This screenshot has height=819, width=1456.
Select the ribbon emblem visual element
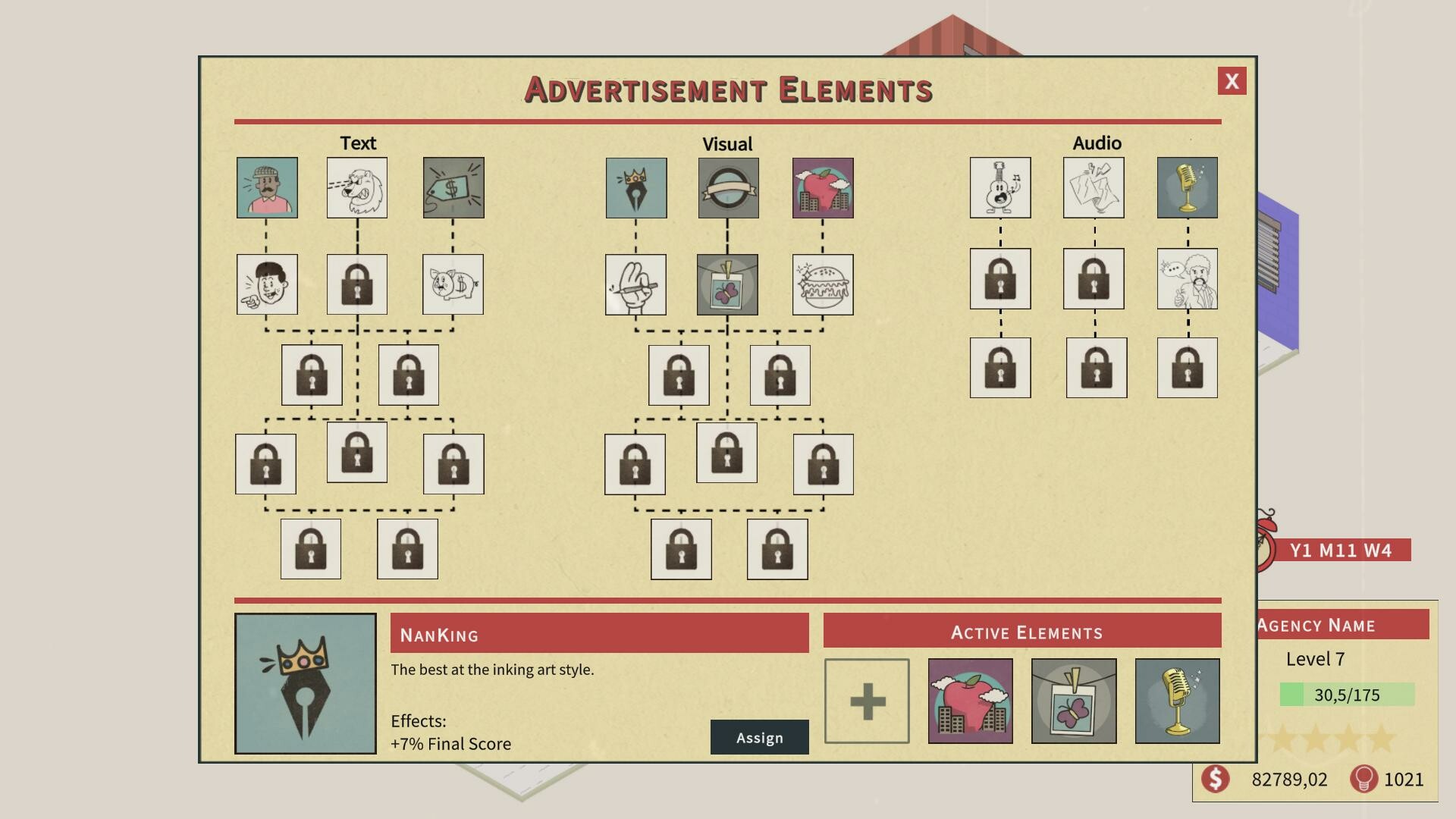coord(727,187)
